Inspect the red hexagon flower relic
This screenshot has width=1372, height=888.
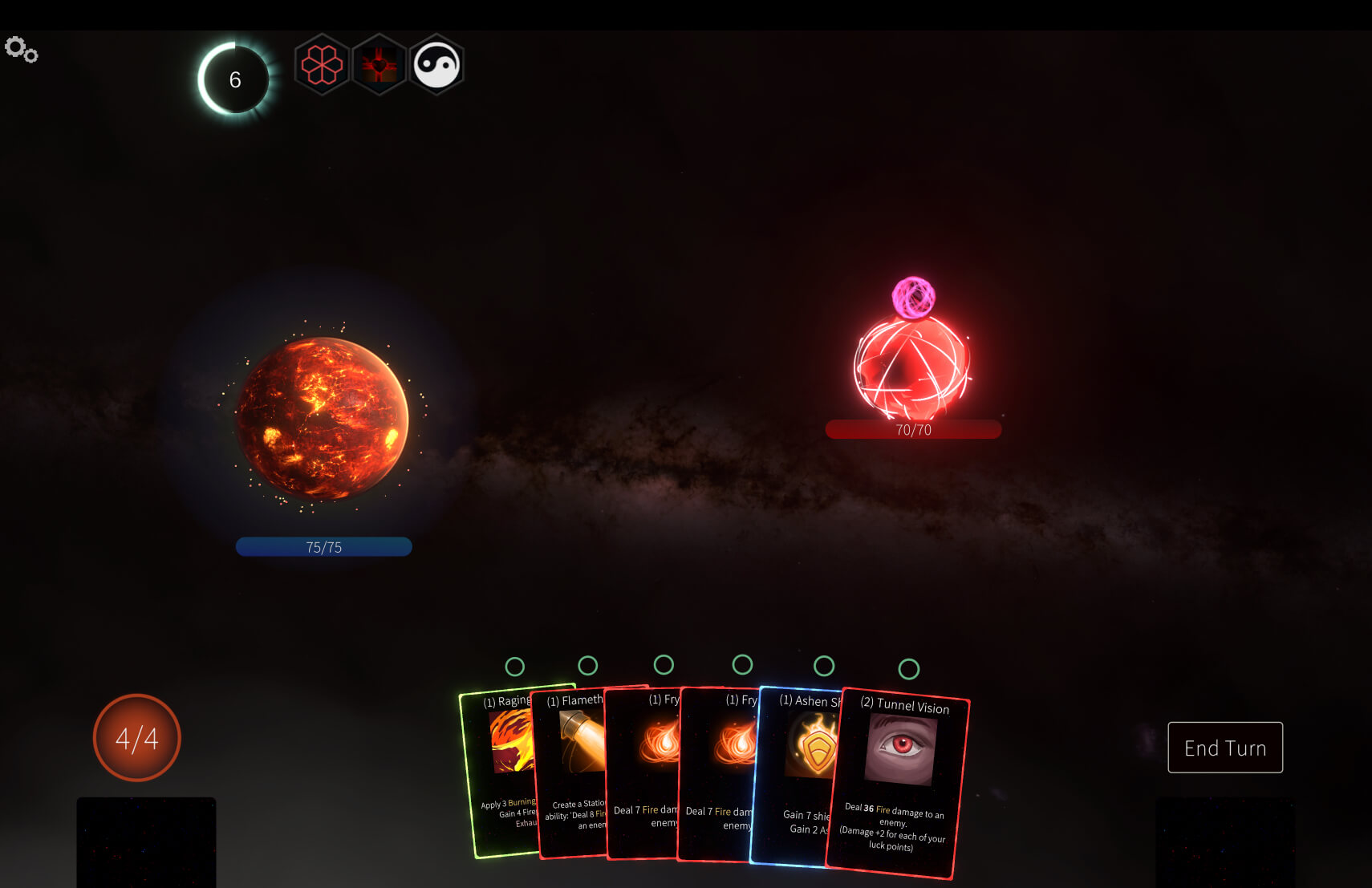tap(322, 64)
